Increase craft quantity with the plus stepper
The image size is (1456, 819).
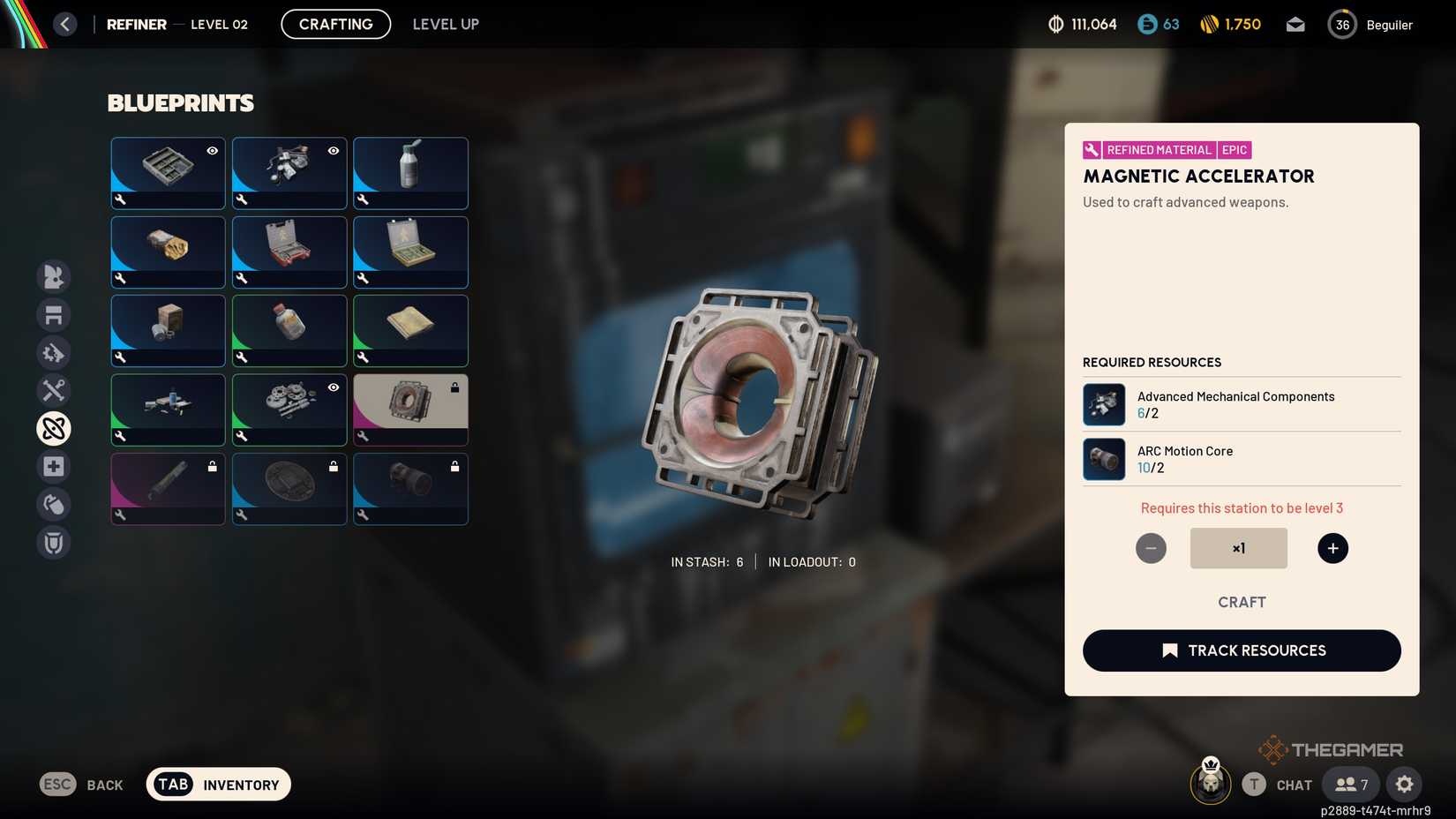(1332, 547)
